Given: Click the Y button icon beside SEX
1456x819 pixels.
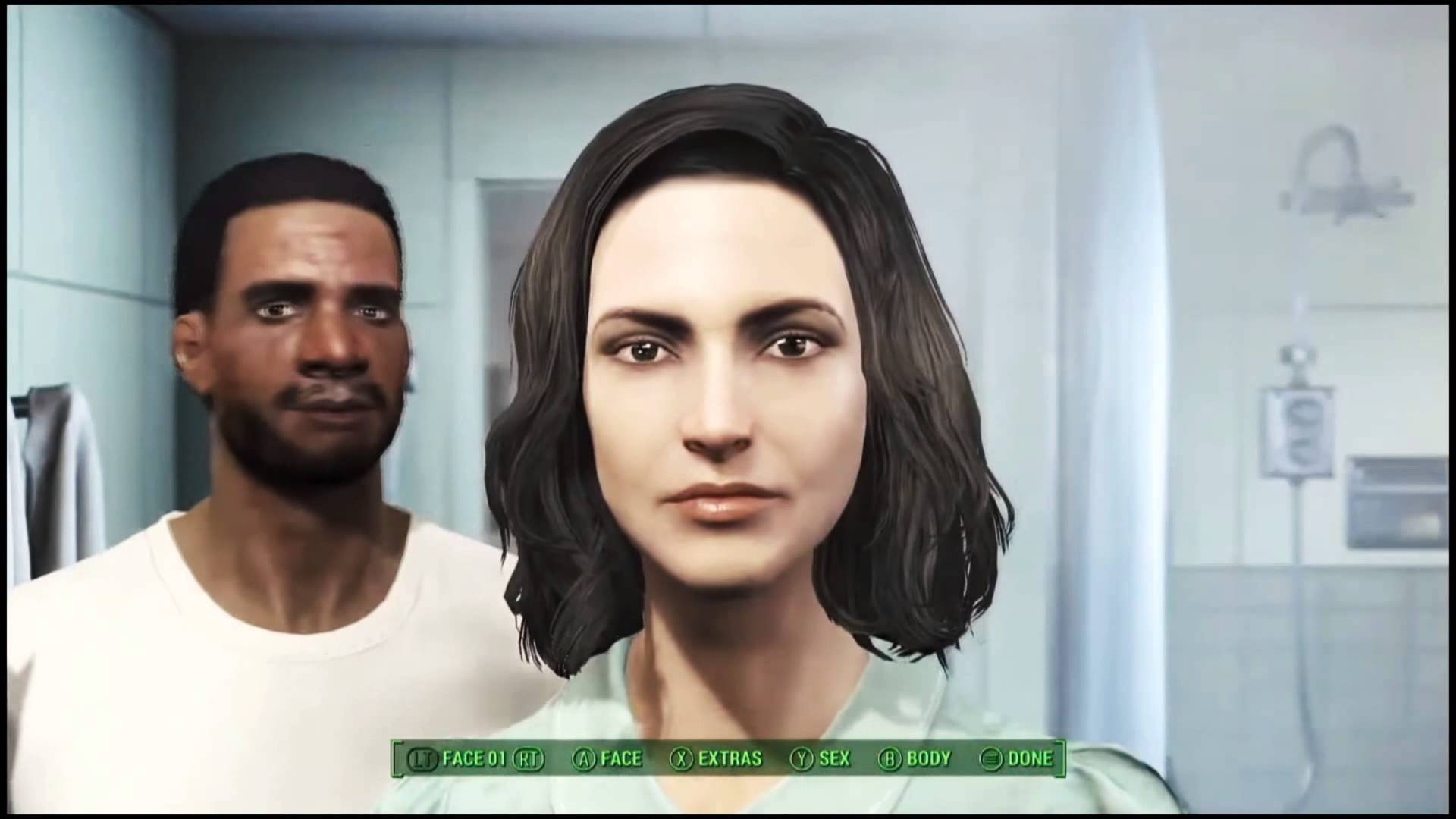Looking at the screenshot, I should click(802, 758).
